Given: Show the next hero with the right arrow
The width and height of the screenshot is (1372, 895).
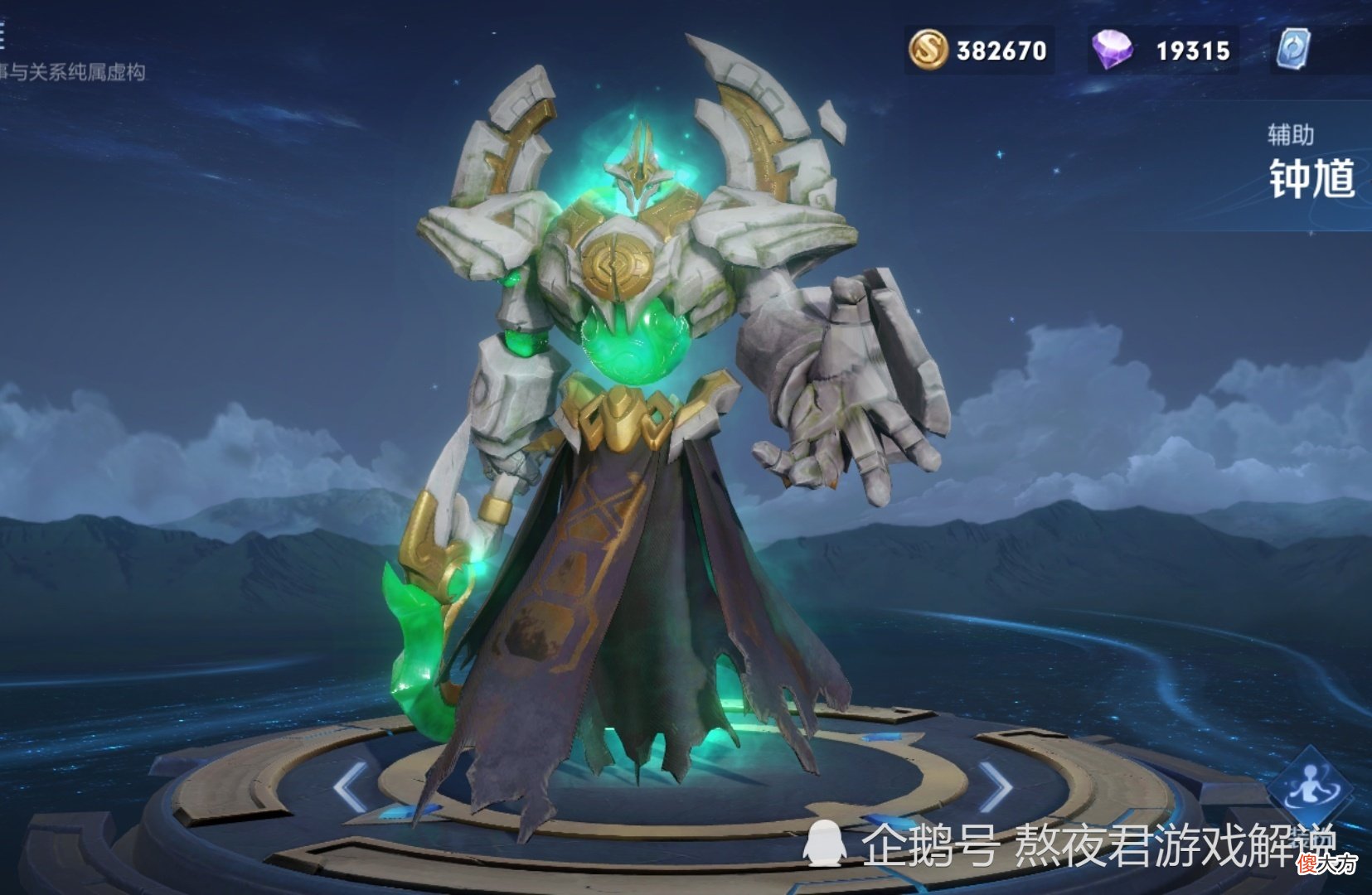Looking at the screenshot, I should (995, 786).
